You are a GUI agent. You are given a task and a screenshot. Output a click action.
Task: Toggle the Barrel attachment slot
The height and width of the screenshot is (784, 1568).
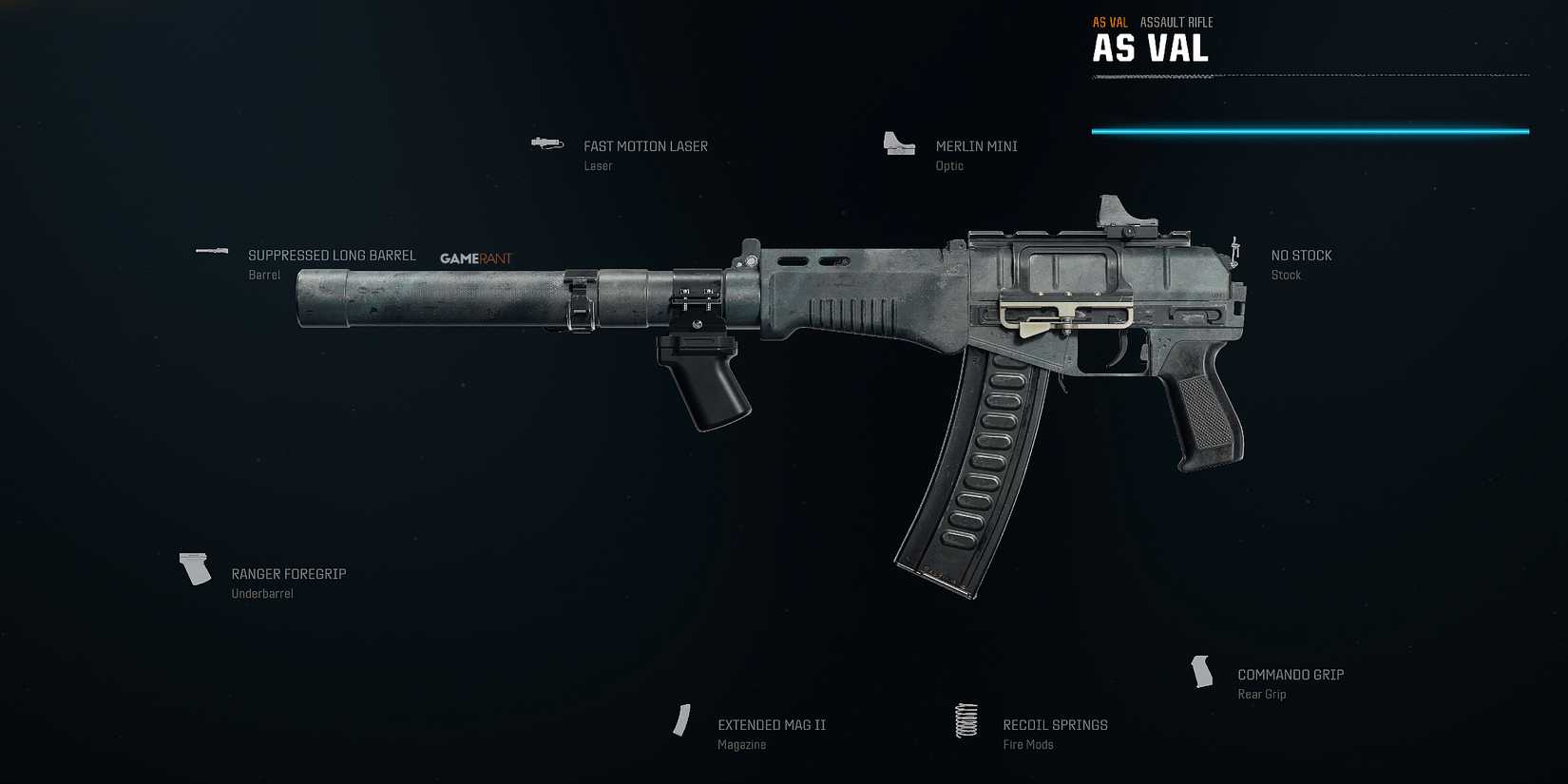pos(263,275)
